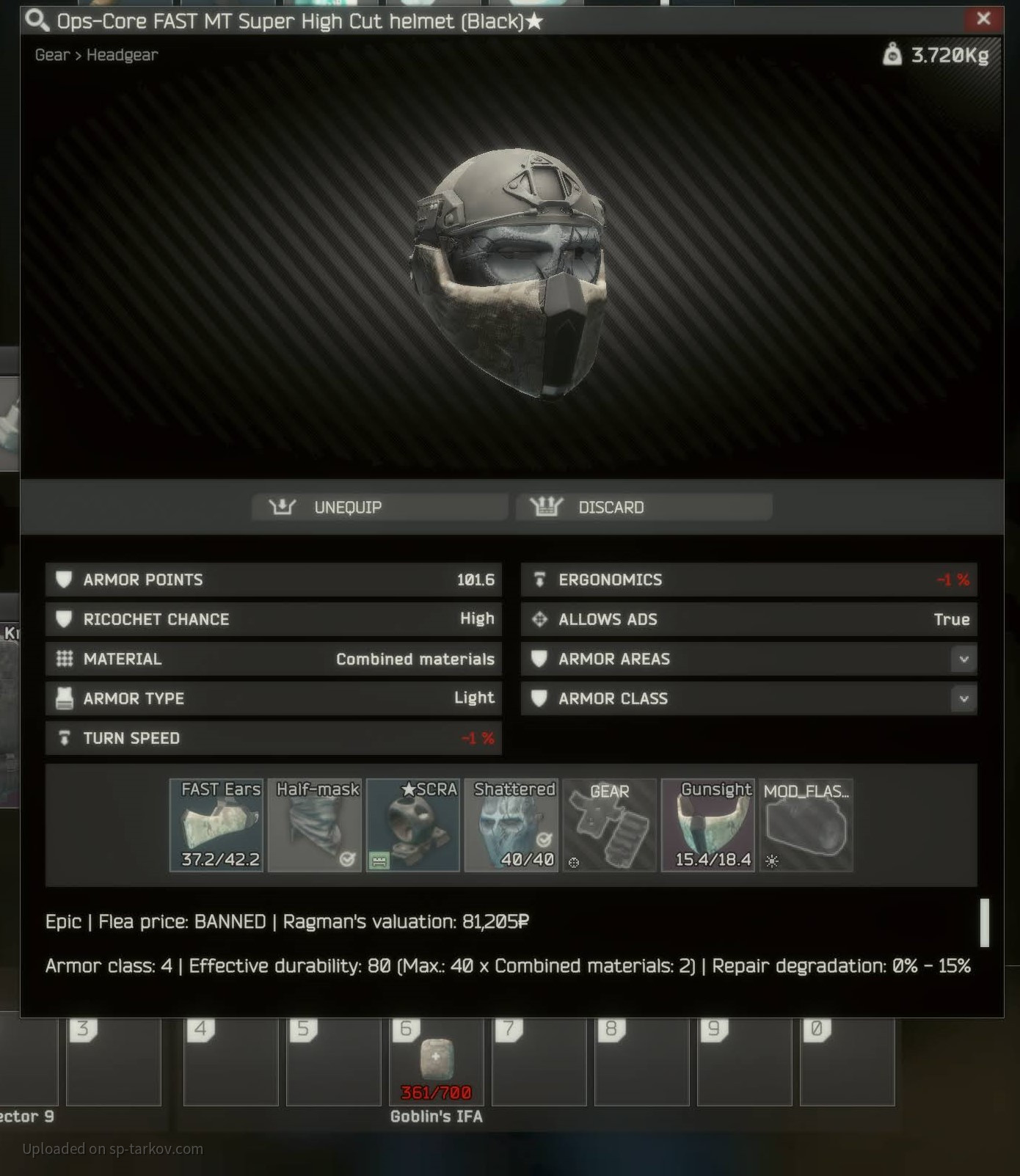Viewport: 1020px width, 1176px height.
Task: Select the FAST Ears attachment slot
Action: pyautogui.click(x=216, y=825)
